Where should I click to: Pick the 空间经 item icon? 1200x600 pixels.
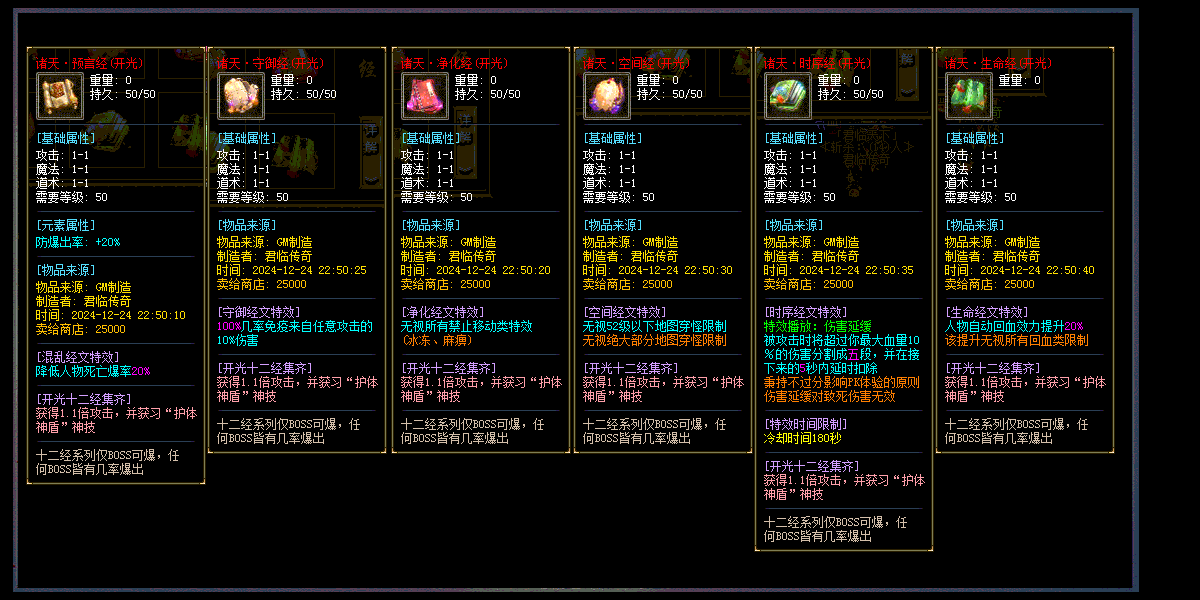[606, 96]
